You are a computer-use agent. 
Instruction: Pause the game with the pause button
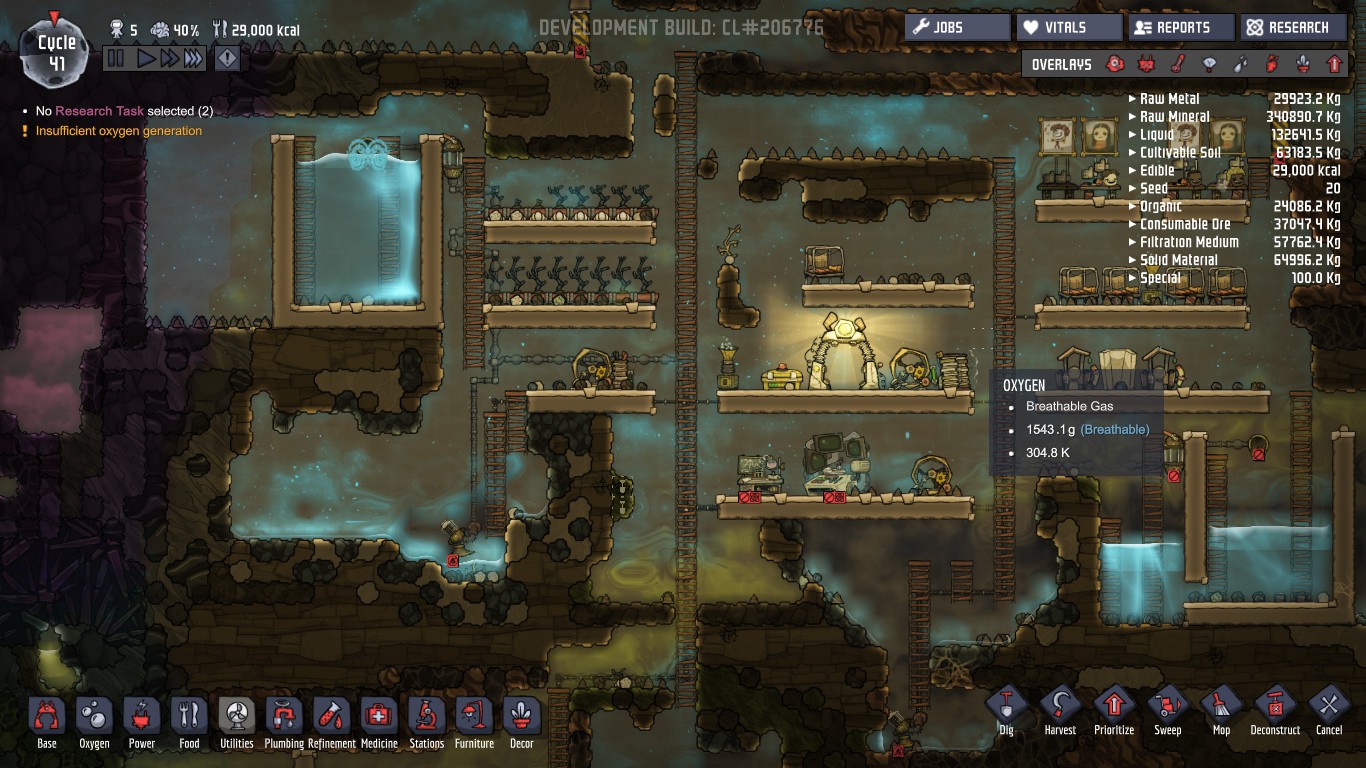[116, 59]
